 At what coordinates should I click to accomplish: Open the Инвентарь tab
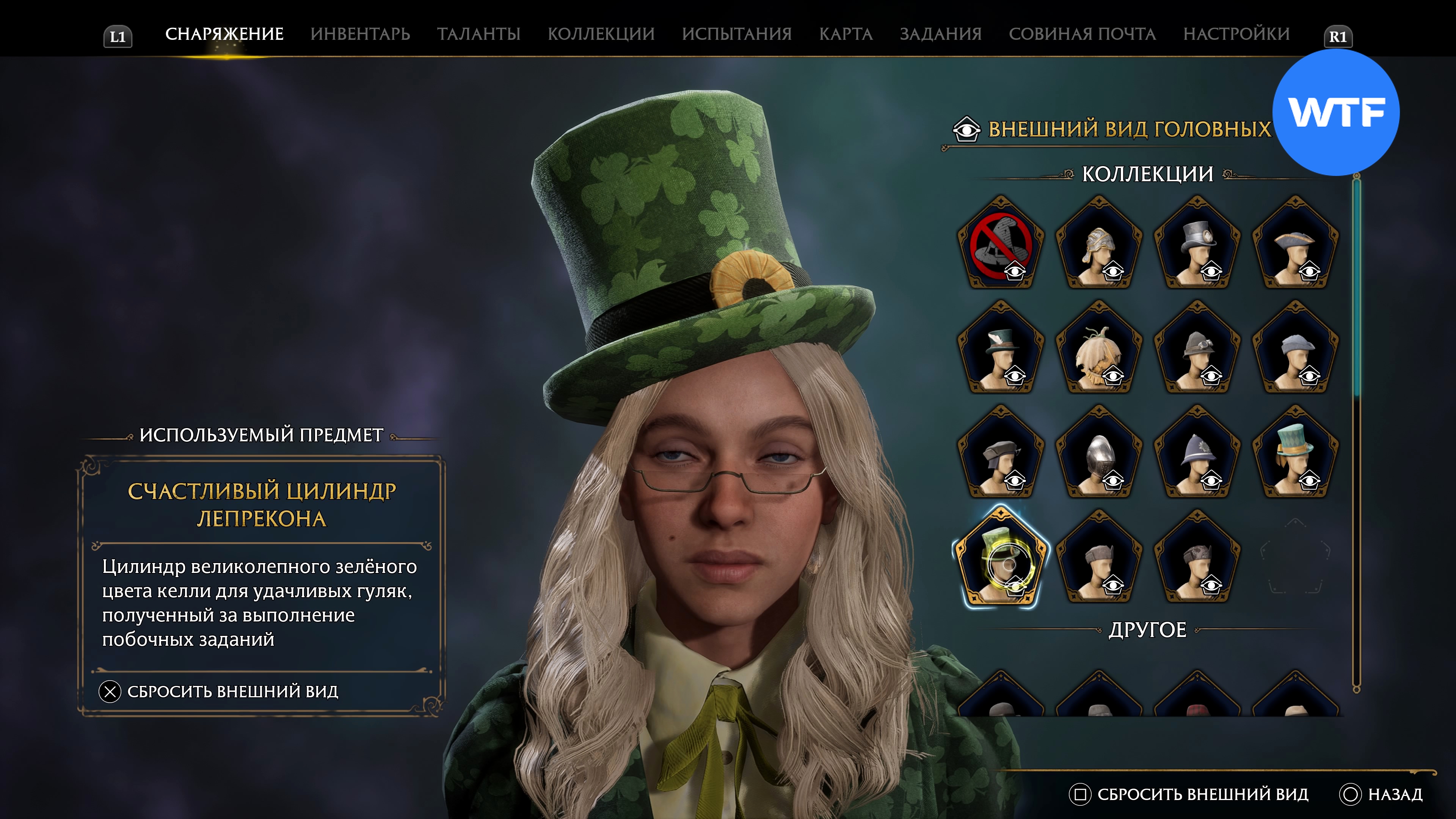[360, 34]
